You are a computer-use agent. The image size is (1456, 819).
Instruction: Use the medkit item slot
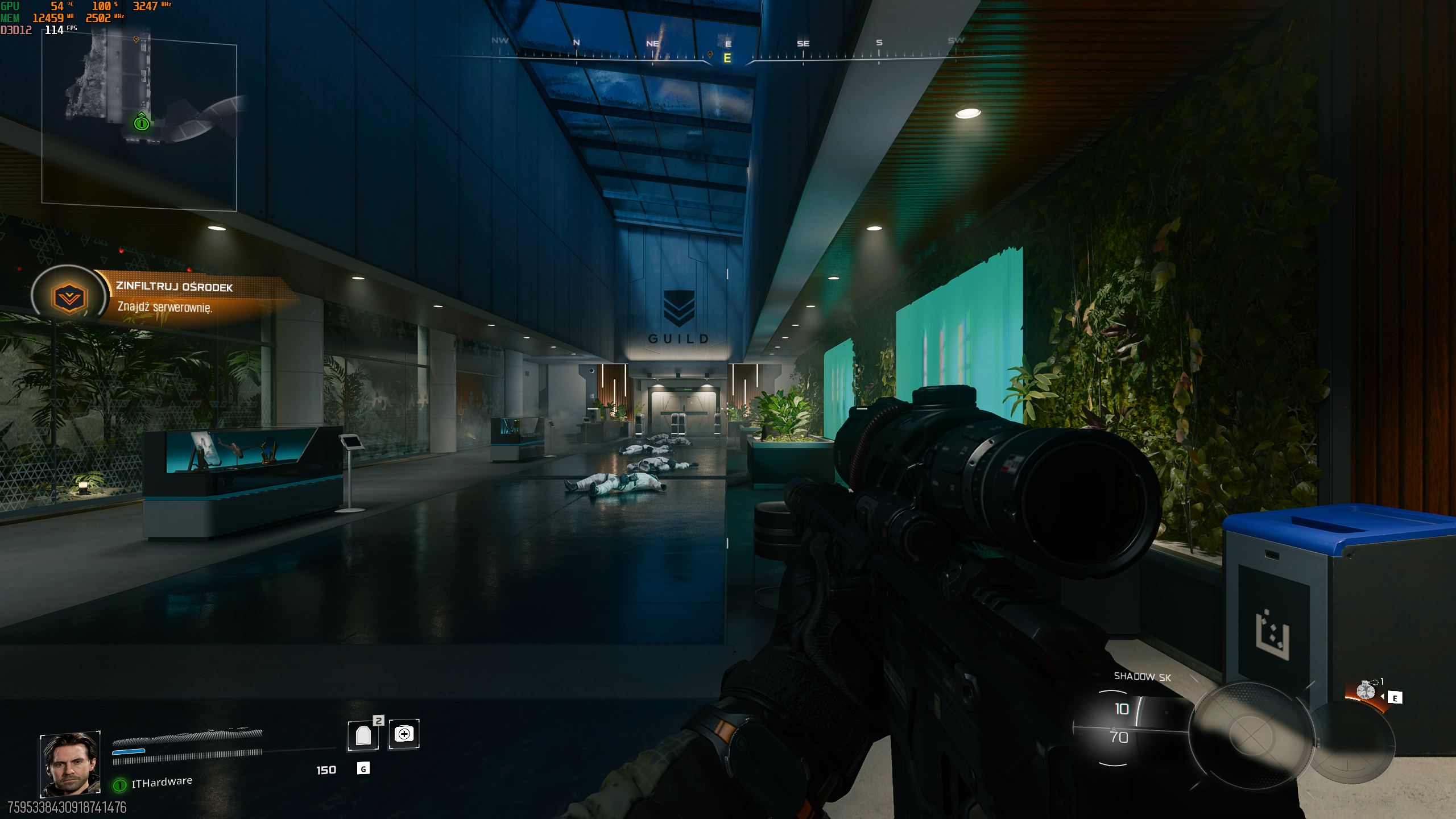click(x=404, y=734)
